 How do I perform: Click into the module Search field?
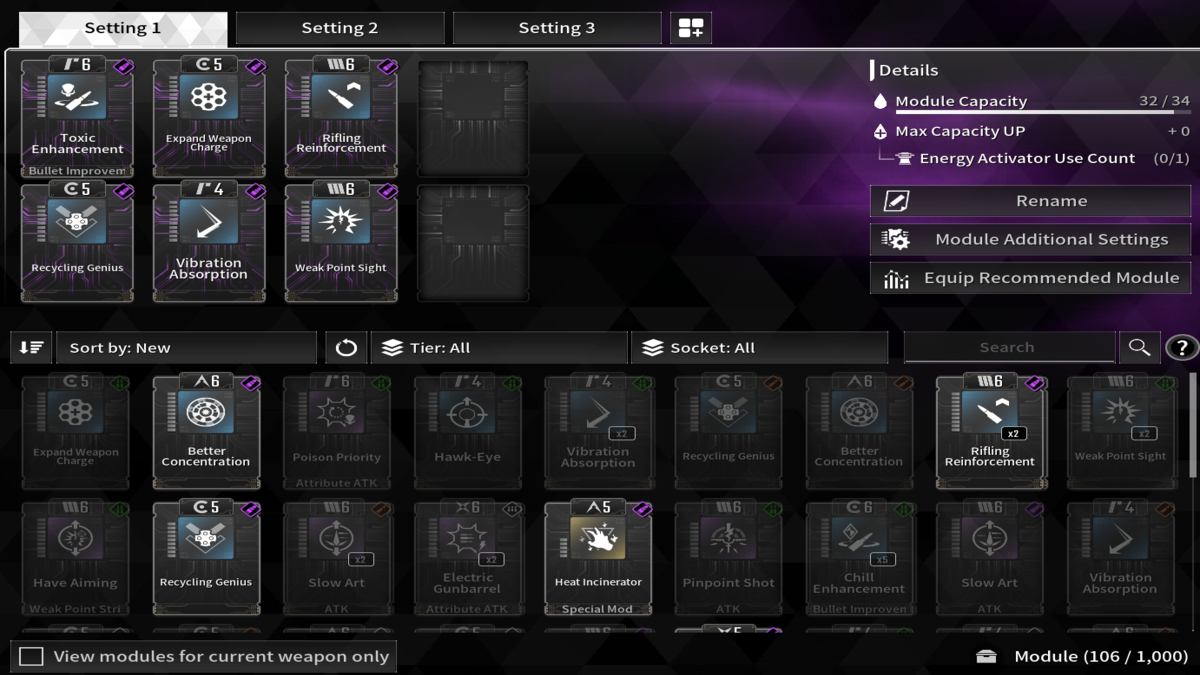(1008, 348)
